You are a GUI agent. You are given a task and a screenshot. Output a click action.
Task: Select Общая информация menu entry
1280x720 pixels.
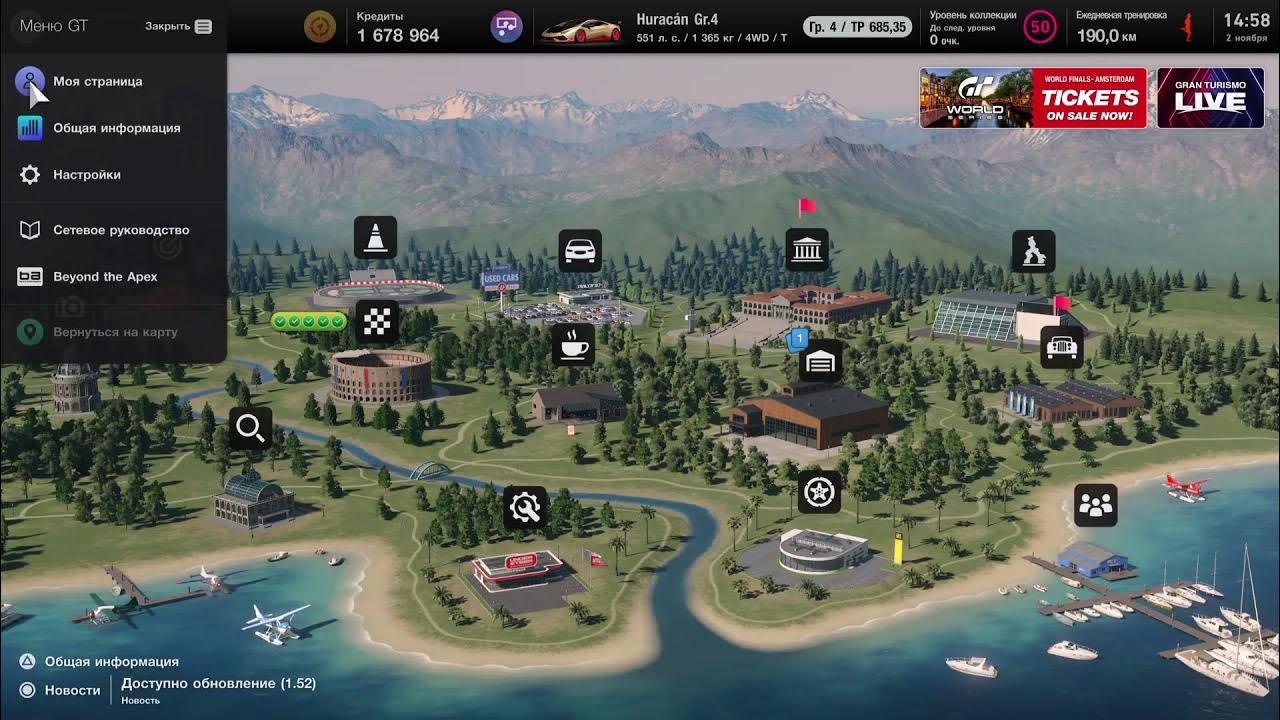coord(116,128)
